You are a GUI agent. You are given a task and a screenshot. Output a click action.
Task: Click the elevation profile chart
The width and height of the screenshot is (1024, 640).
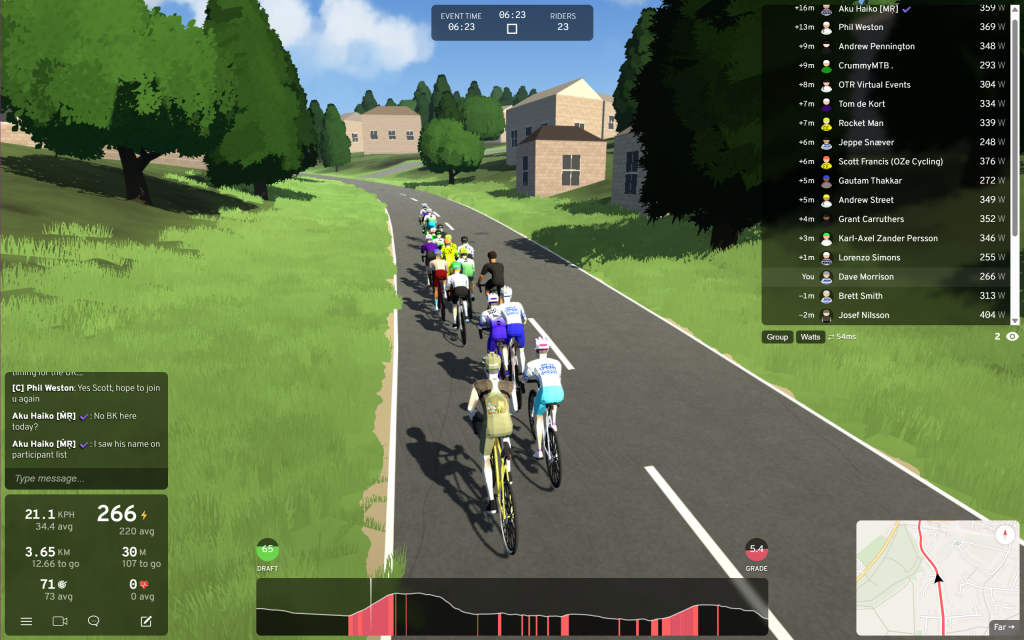512,607
